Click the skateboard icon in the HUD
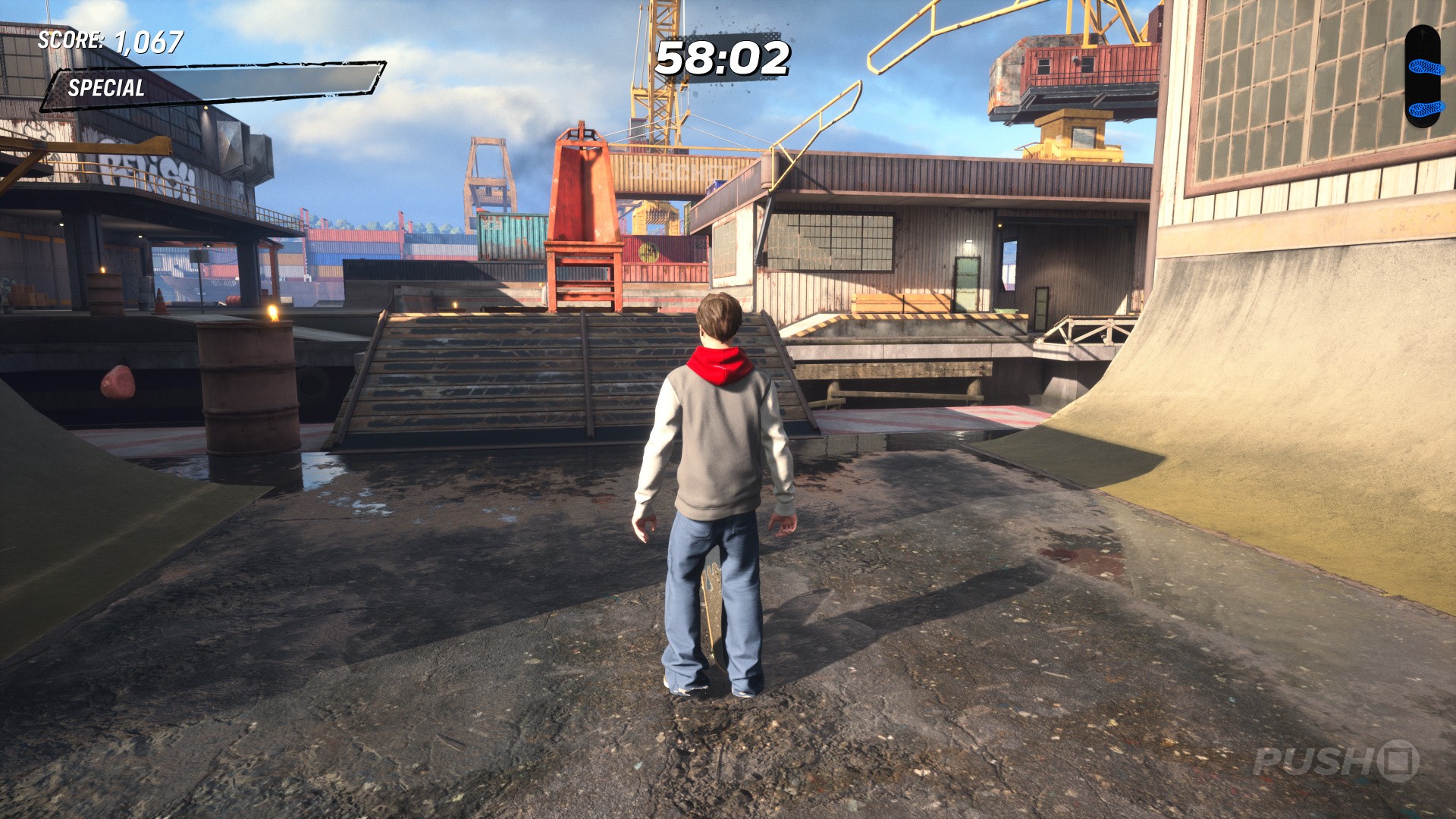The height and width of the screenshot is (819, 1456). coord(1422,76)
